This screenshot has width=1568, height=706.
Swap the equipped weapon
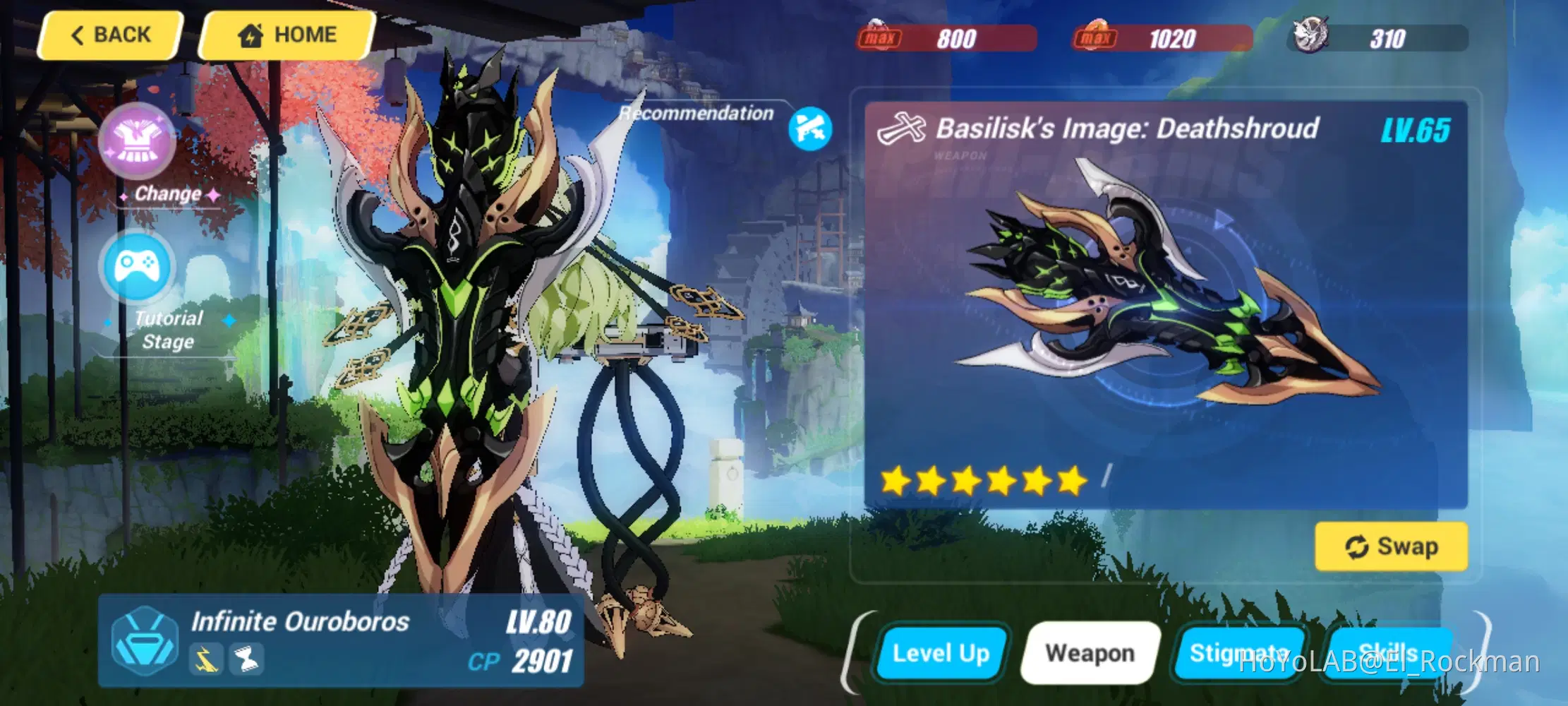click(x=1391, y=546)
